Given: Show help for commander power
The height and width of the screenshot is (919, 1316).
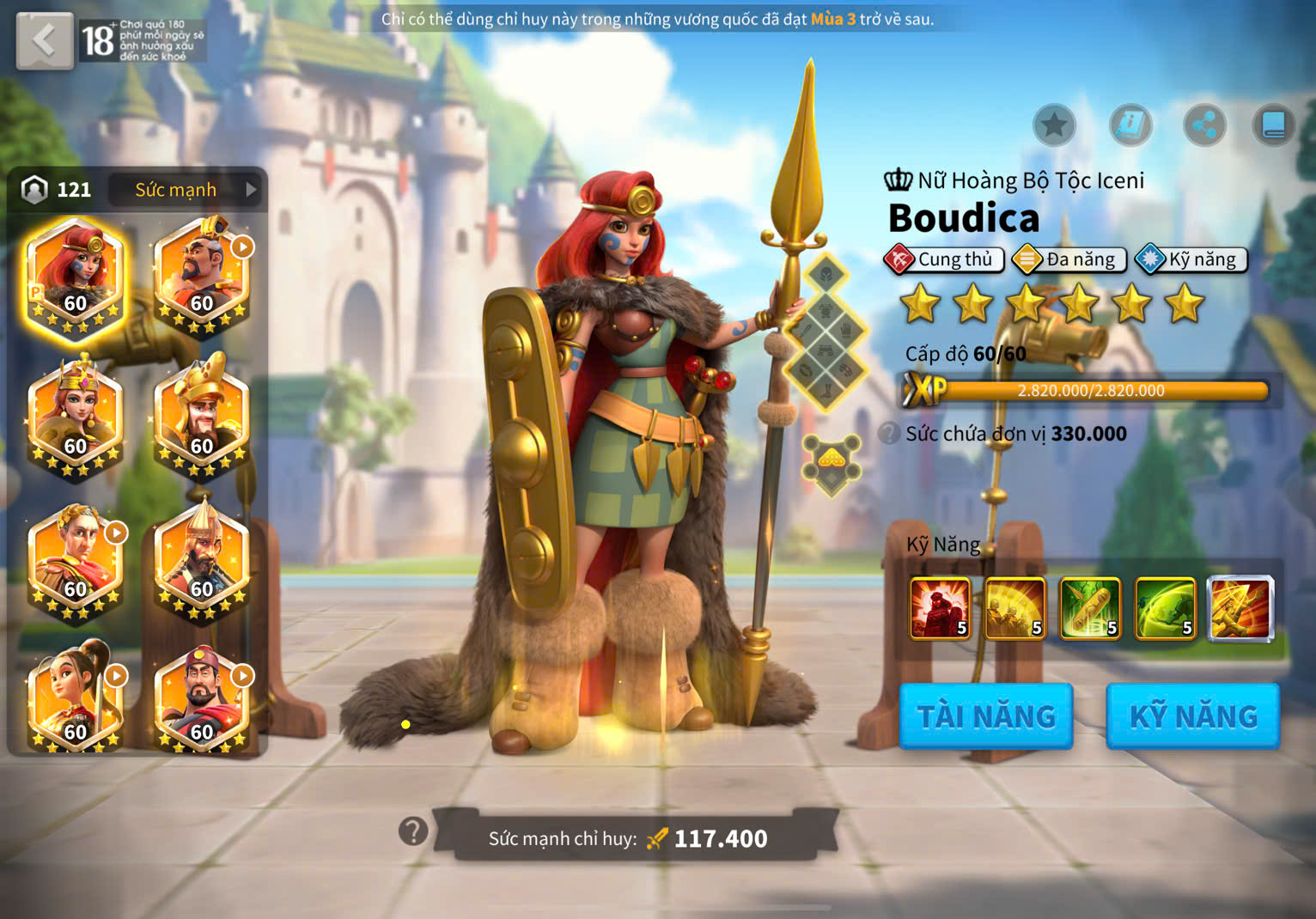Looking at the screenshot, I should pyautogui.click(x=413, y=831).
